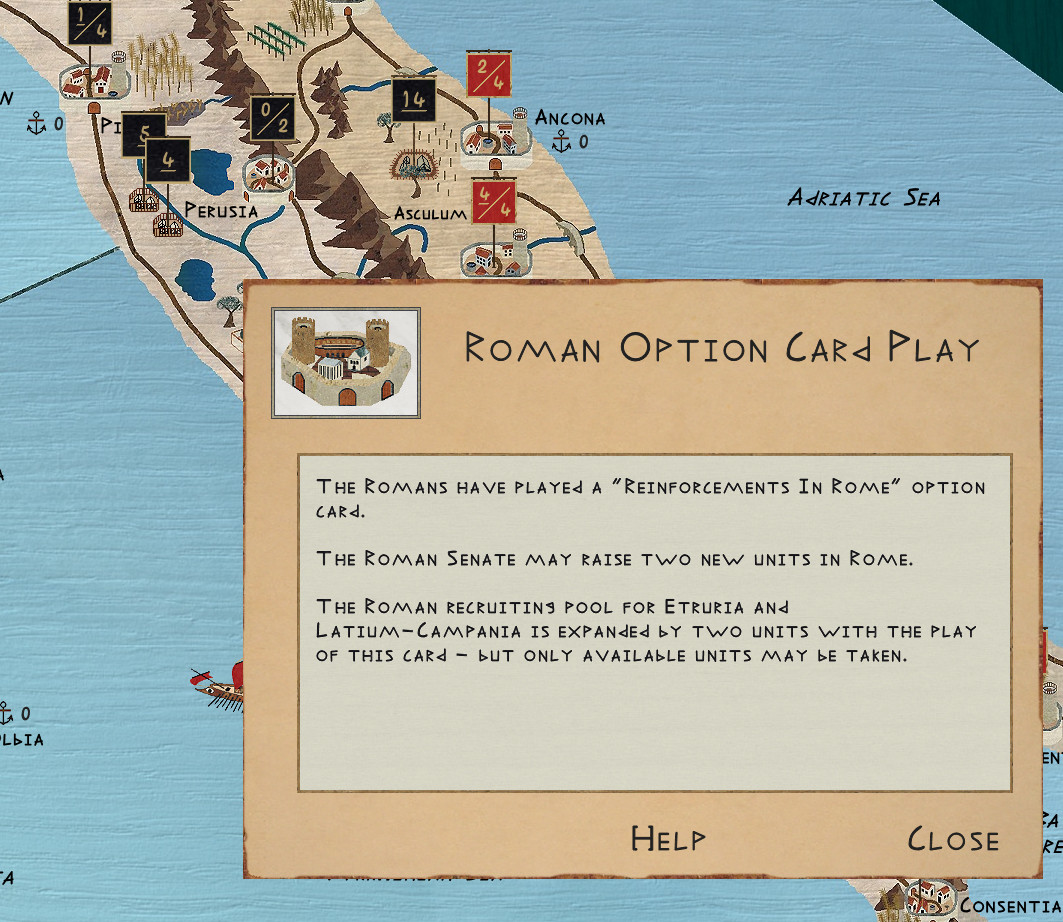Select the black 0/2 banner unit
This screenshot has width=1063, height=922.
271,119
